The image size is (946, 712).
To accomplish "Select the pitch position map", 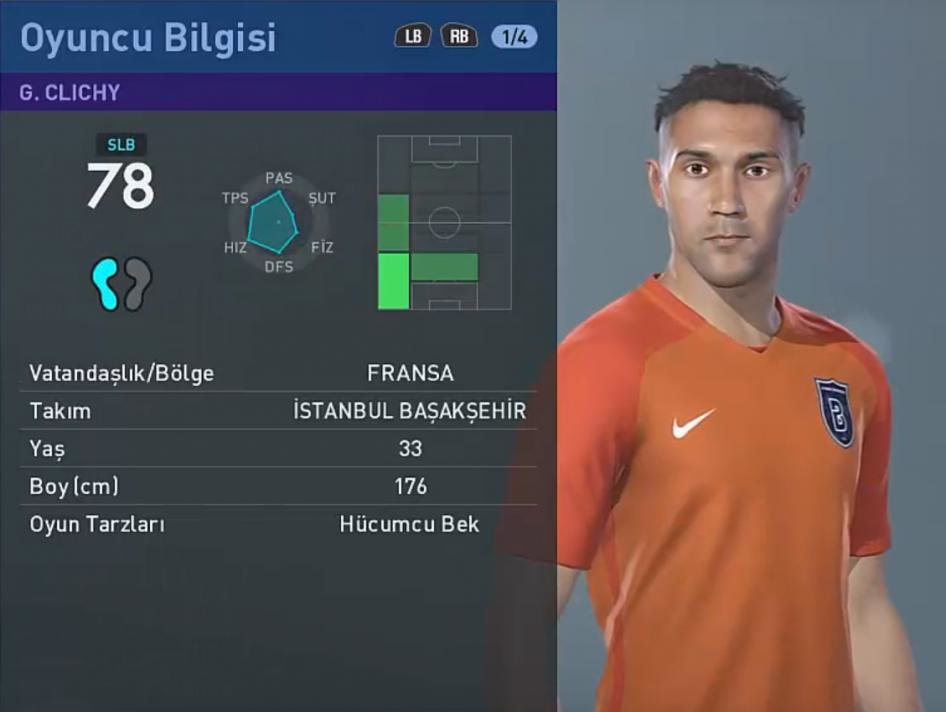I will tap(444, 223).
